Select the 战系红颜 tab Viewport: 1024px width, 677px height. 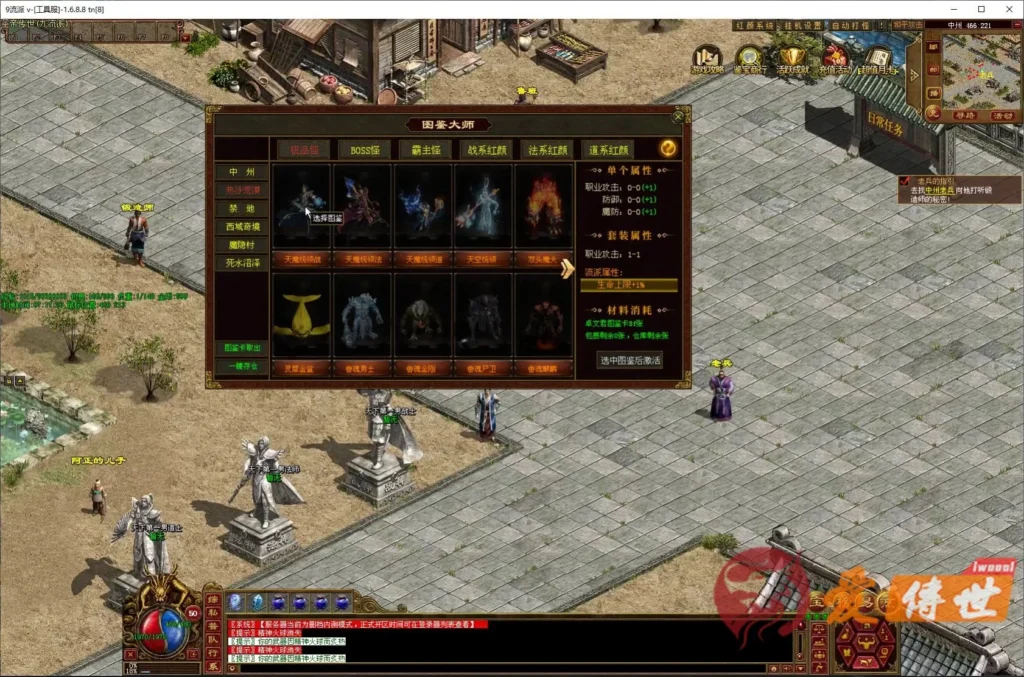tap(486, 149)
